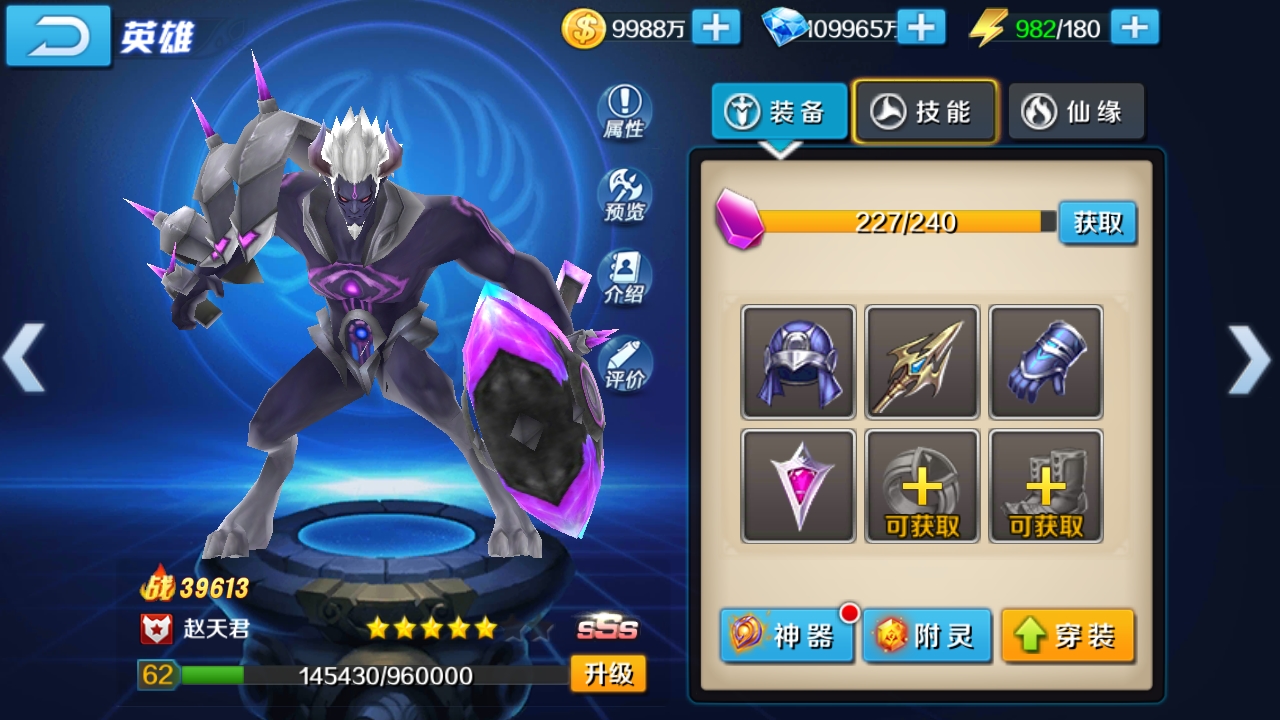
Task: Click 穿装 to equip gear
Action: 1068,635
